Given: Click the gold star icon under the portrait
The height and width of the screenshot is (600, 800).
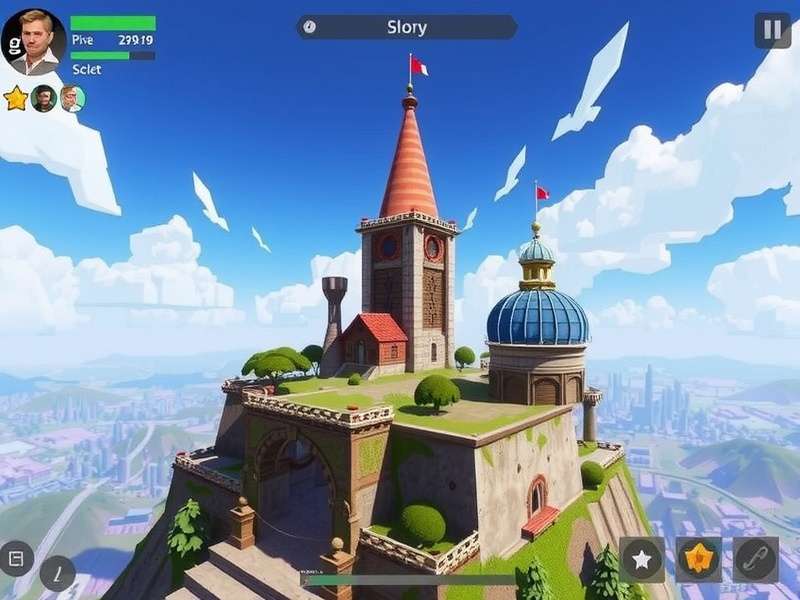Looking at the screenshot, I should pos(16,98).
